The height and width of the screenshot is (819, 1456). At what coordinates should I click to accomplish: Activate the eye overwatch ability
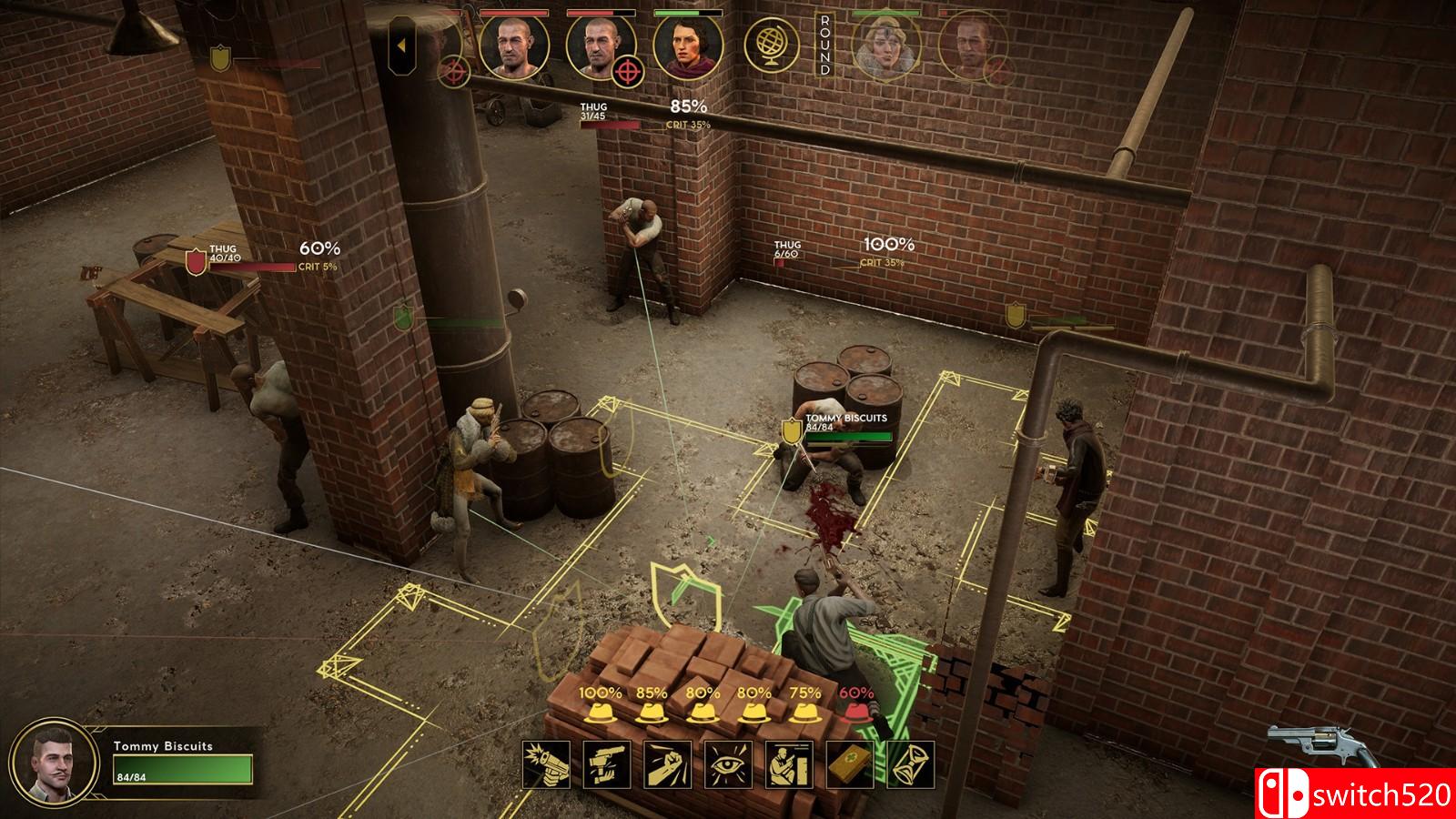pos(729,764)
